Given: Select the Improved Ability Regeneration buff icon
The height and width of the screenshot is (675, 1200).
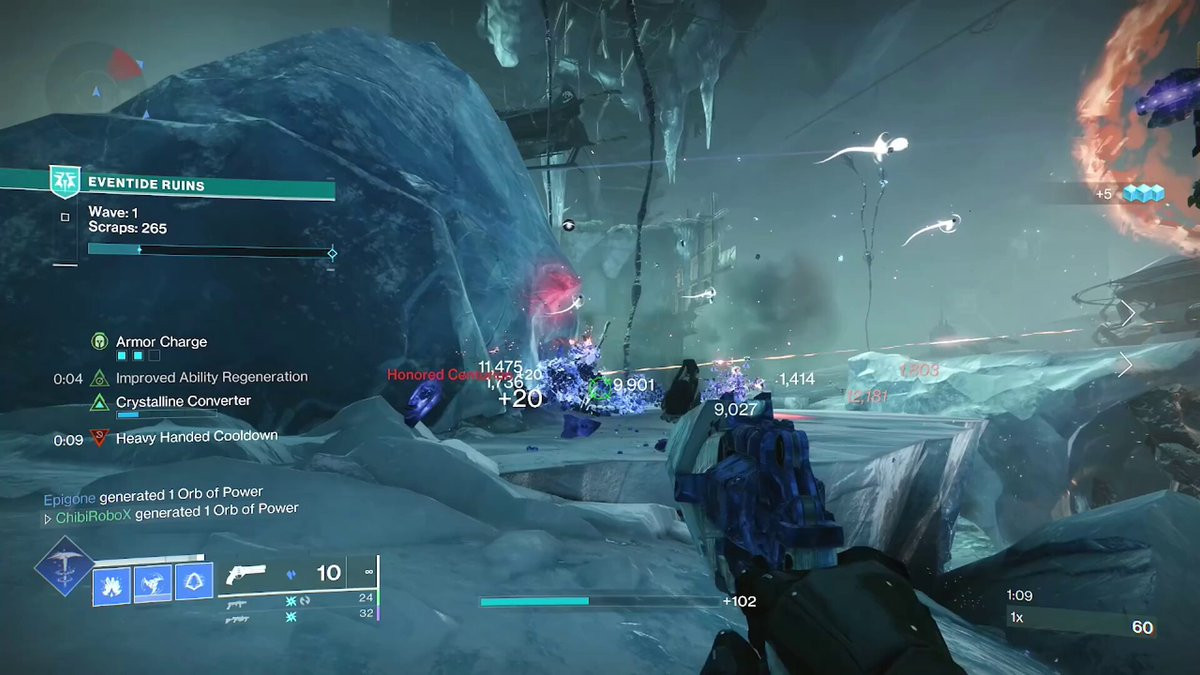Looking at the screenshot, I should pos(99,378).
